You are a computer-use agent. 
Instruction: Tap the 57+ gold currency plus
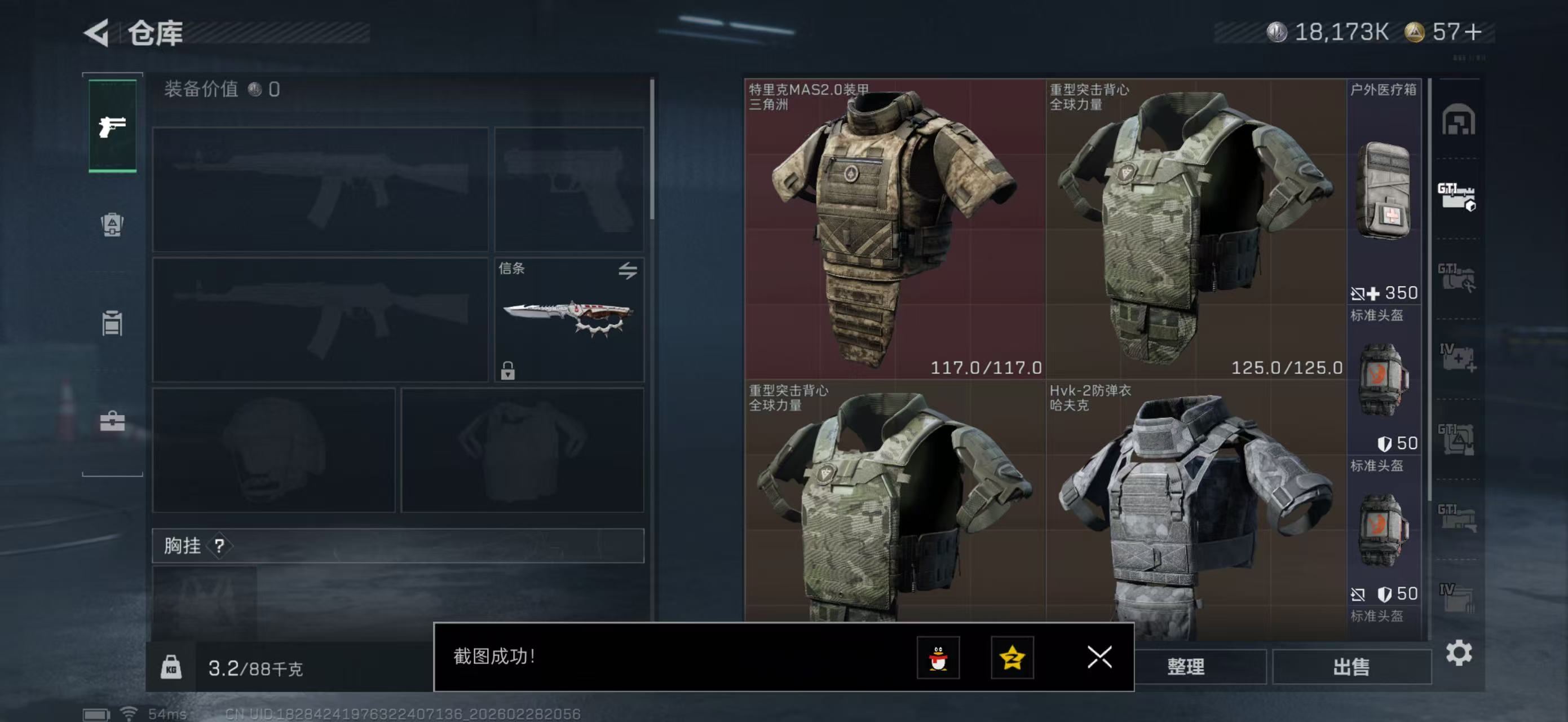pos(1473,32)
